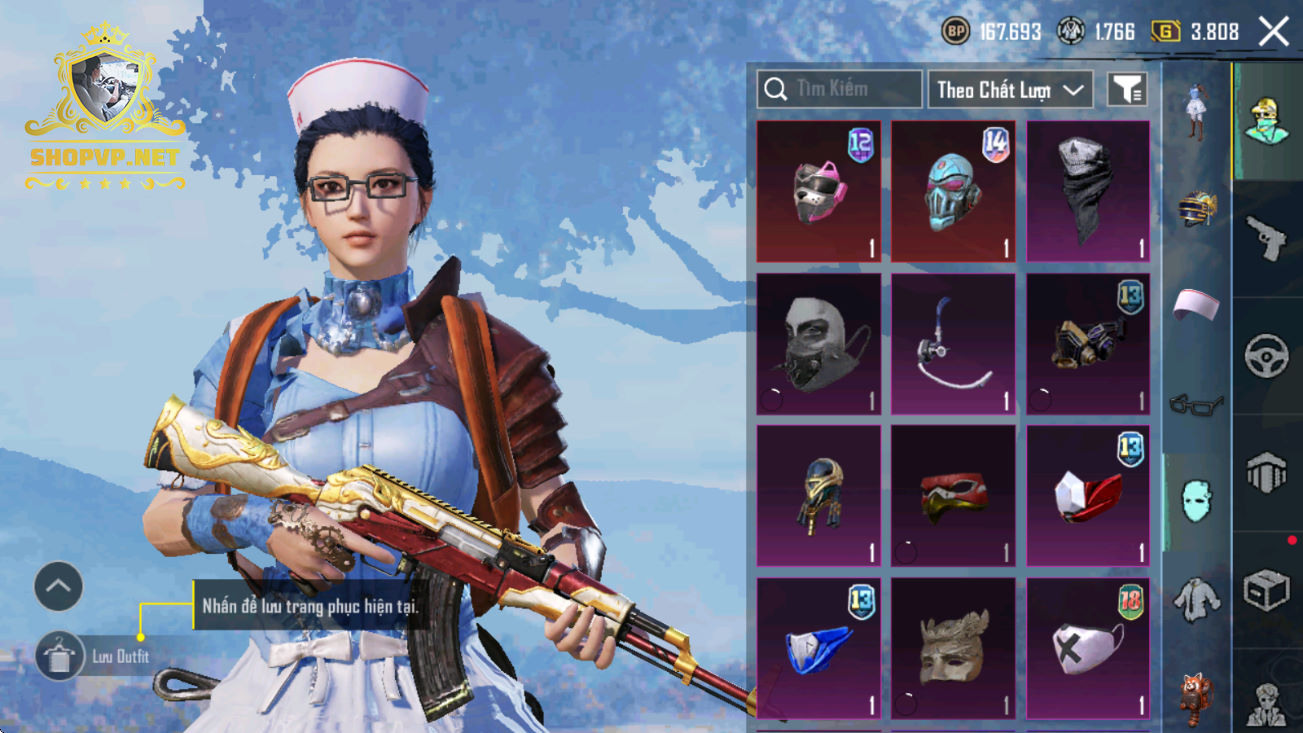Open the Theo Chất Lượng sort dropdown

[x=1010, y=89]
